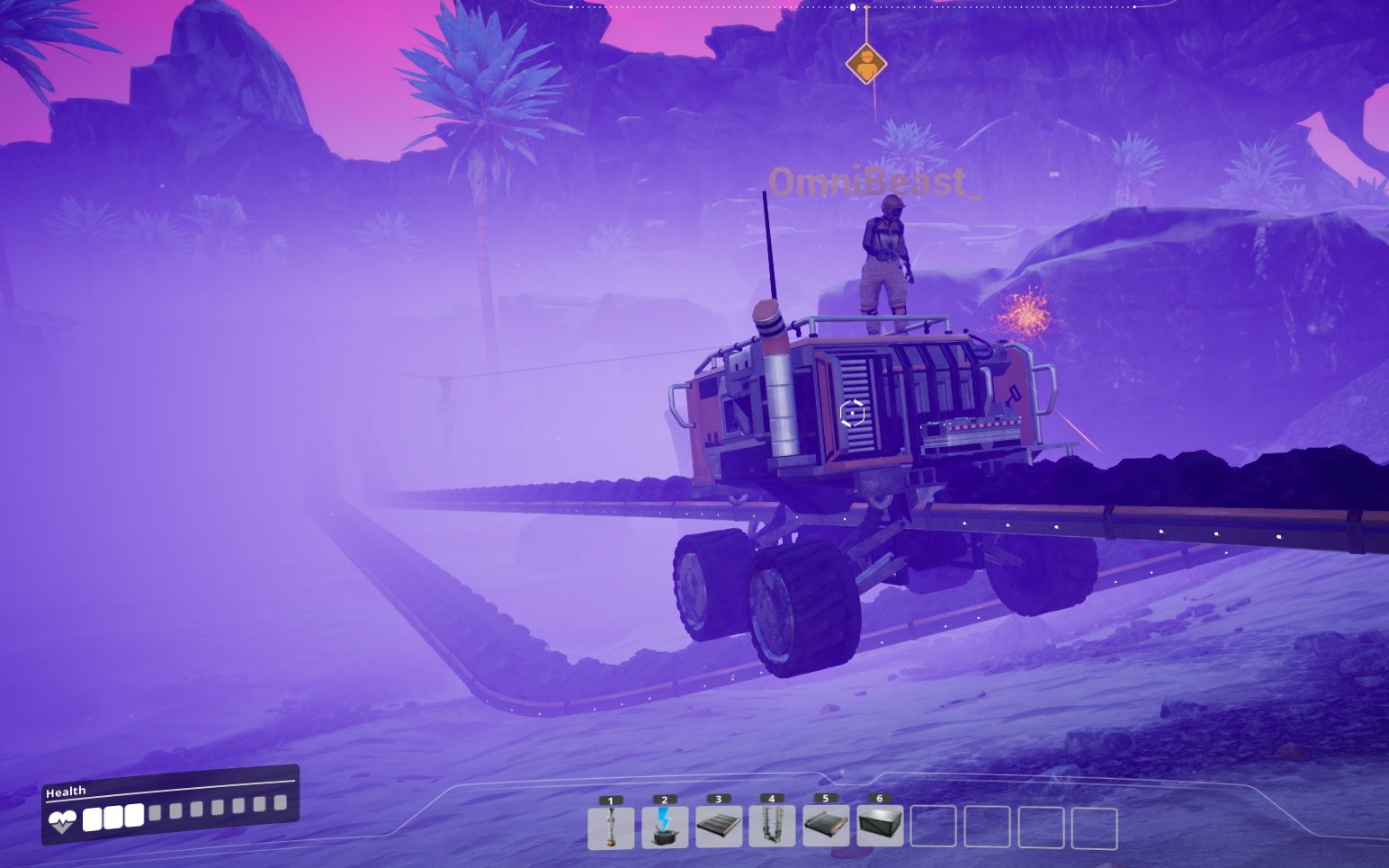The image size is (1389, 868).
Task: Select the tether post in hotbar slot 1
Action: click(x=612, y=826)
